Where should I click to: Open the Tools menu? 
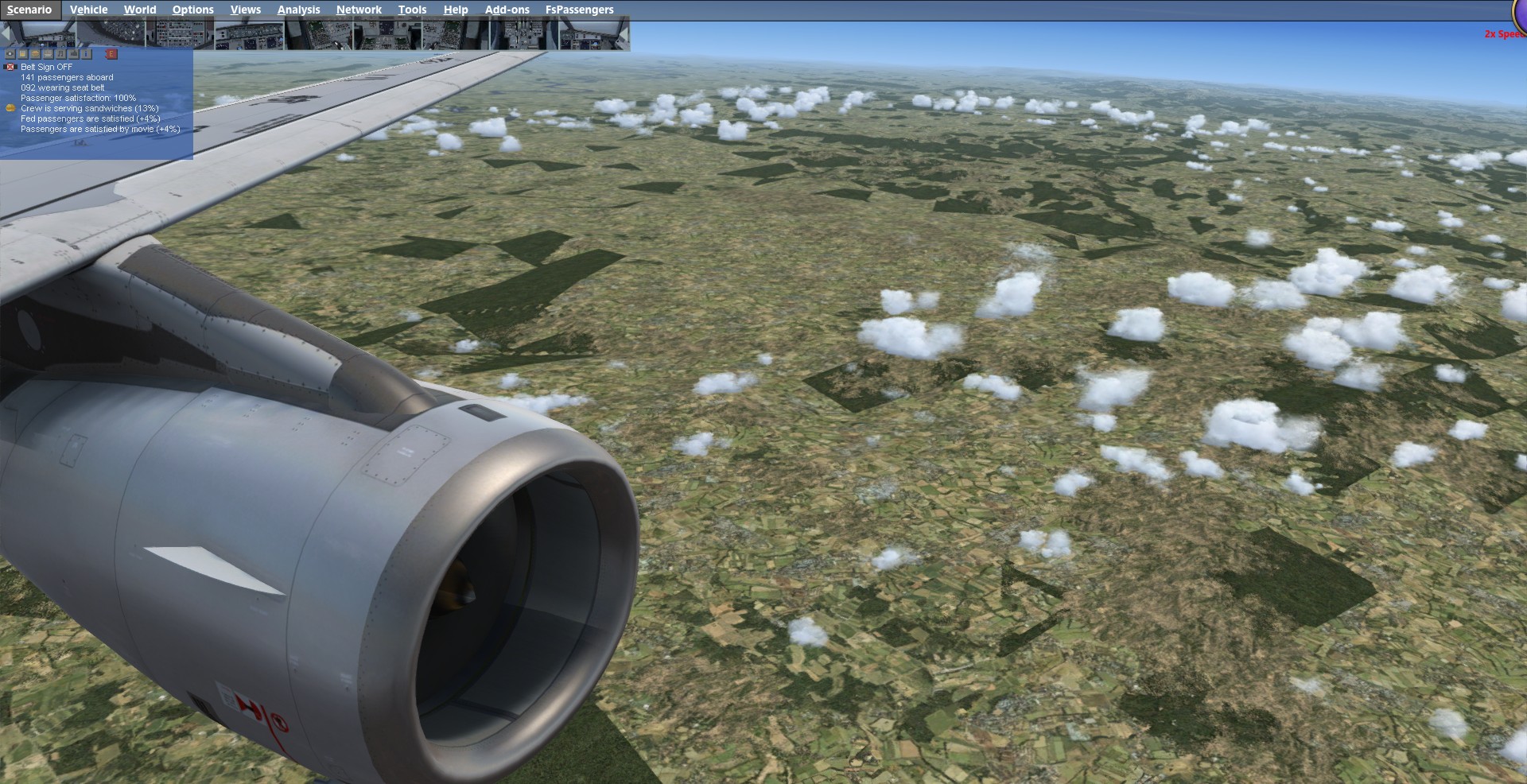[x=412, y=10]
